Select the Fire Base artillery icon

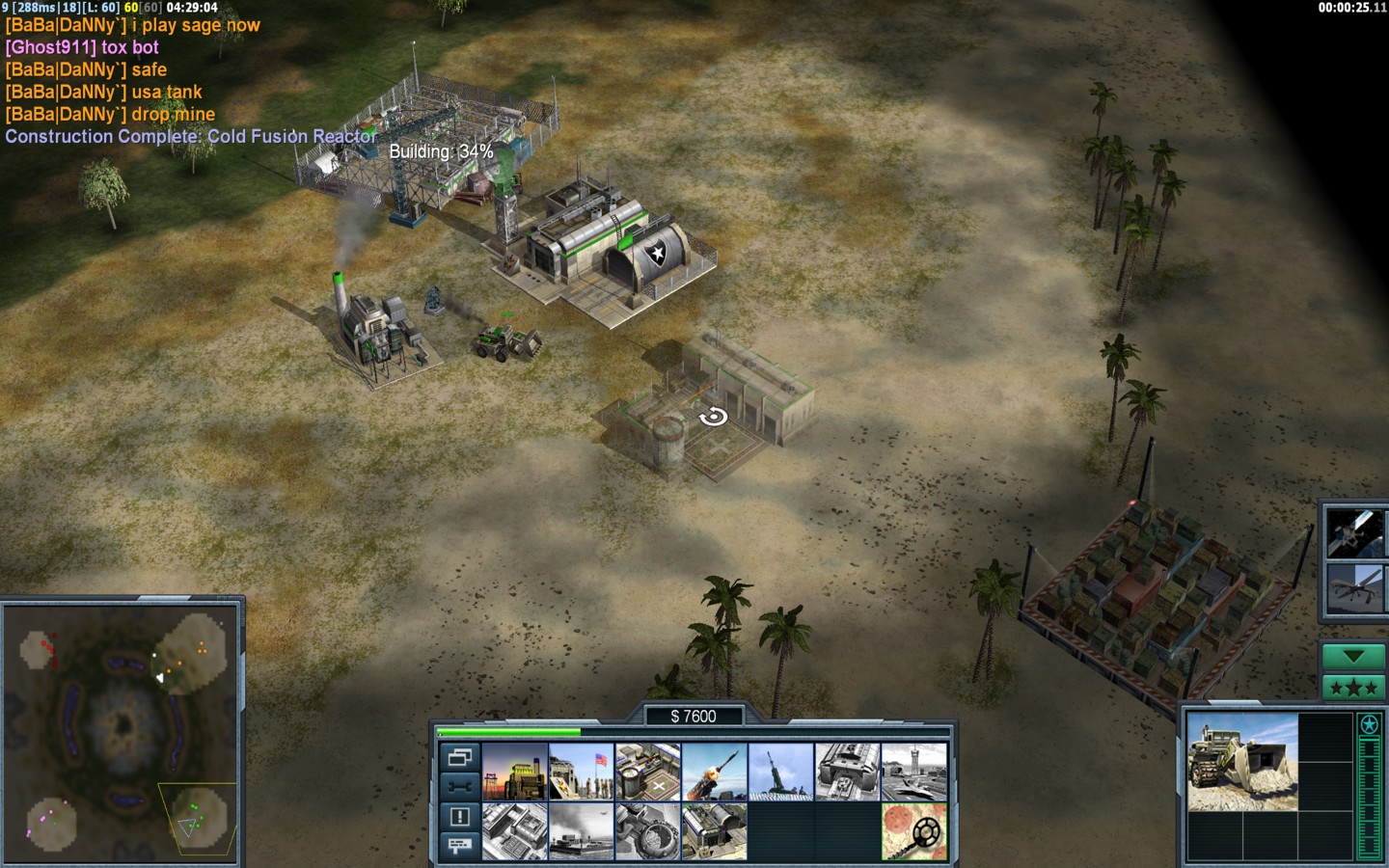click(780, 771)
